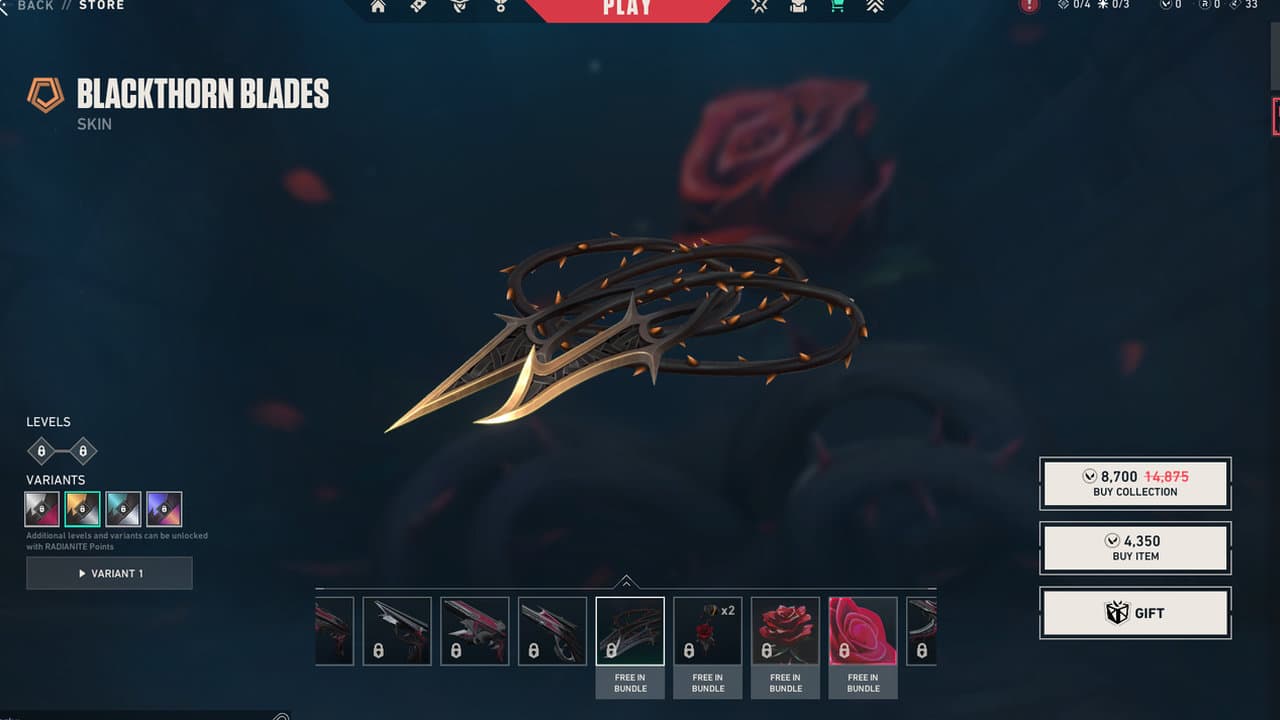
Task: Open the home icon in top navigation
Action: [378, 7]
